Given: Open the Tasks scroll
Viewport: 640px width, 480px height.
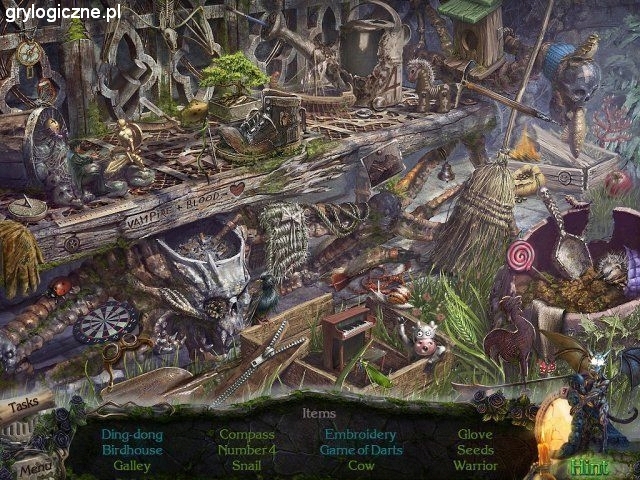Looking at the screenshot, I should click(x=28, y=408).
